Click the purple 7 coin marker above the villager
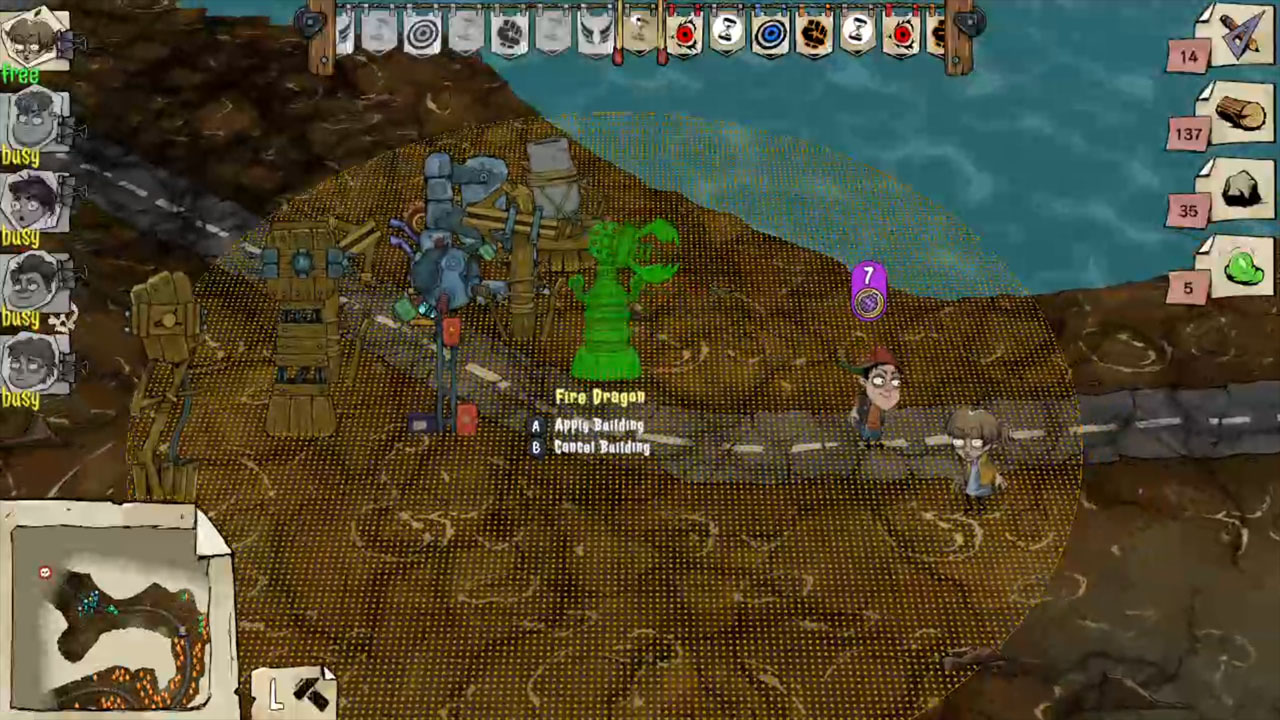Viewport: 1280px width, 720px height. point(867,290)
